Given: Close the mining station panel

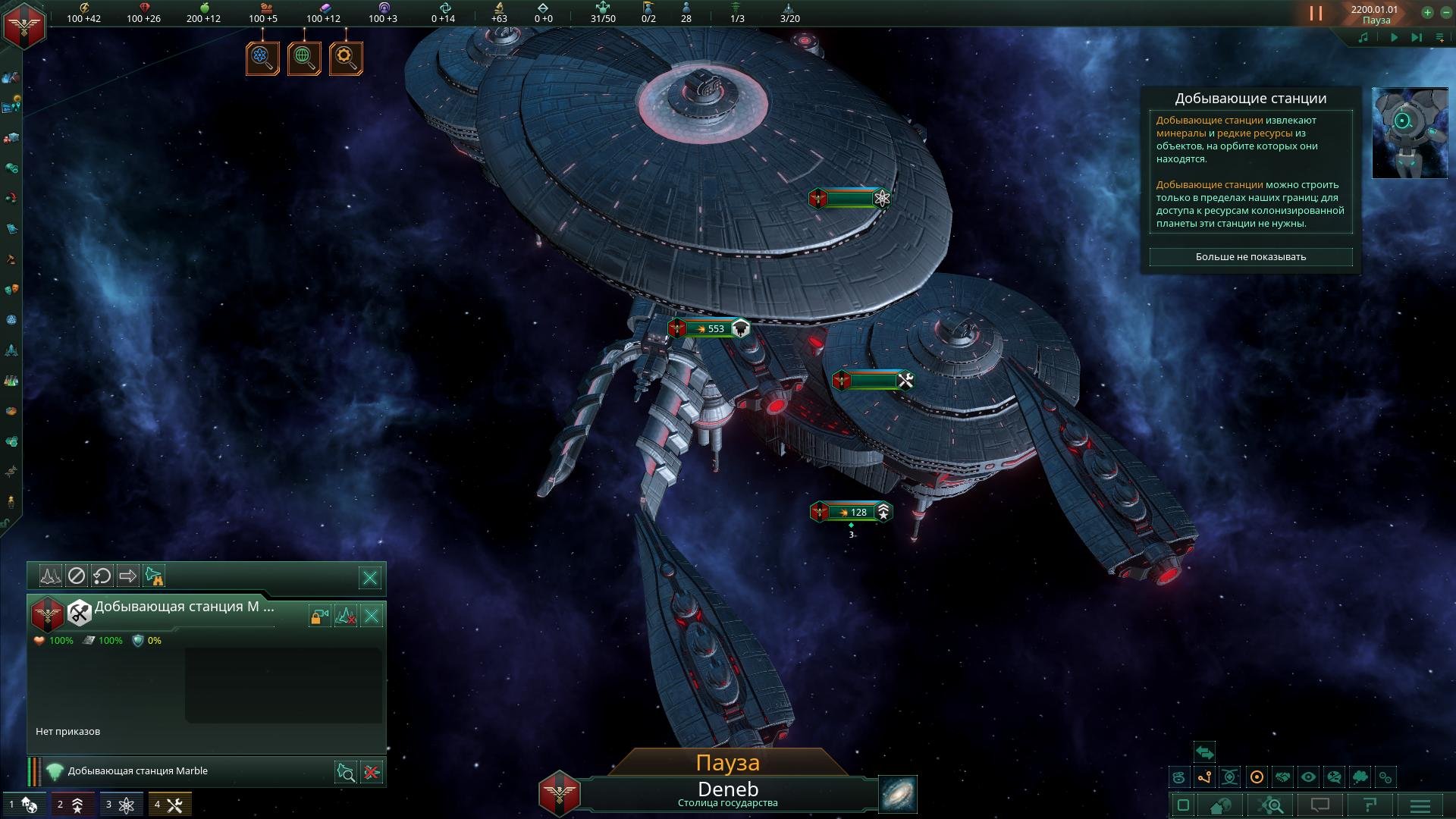Looking at the screenshot, I should coord(372,616).
